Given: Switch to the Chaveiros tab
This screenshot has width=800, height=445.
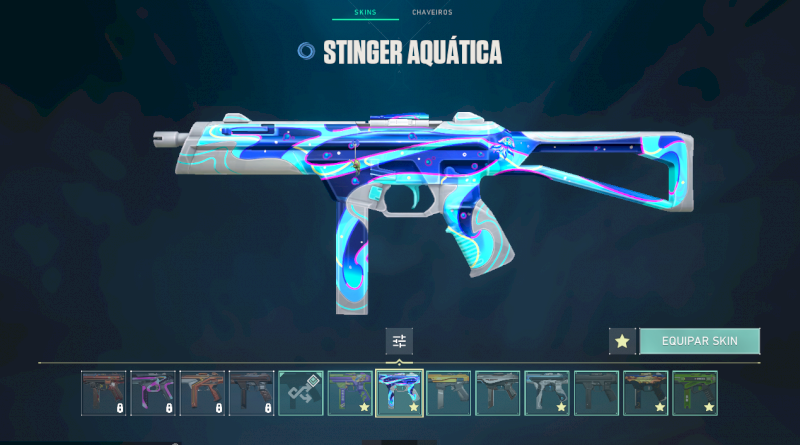Looking at the screenshot, I should [x=432, y=13].
